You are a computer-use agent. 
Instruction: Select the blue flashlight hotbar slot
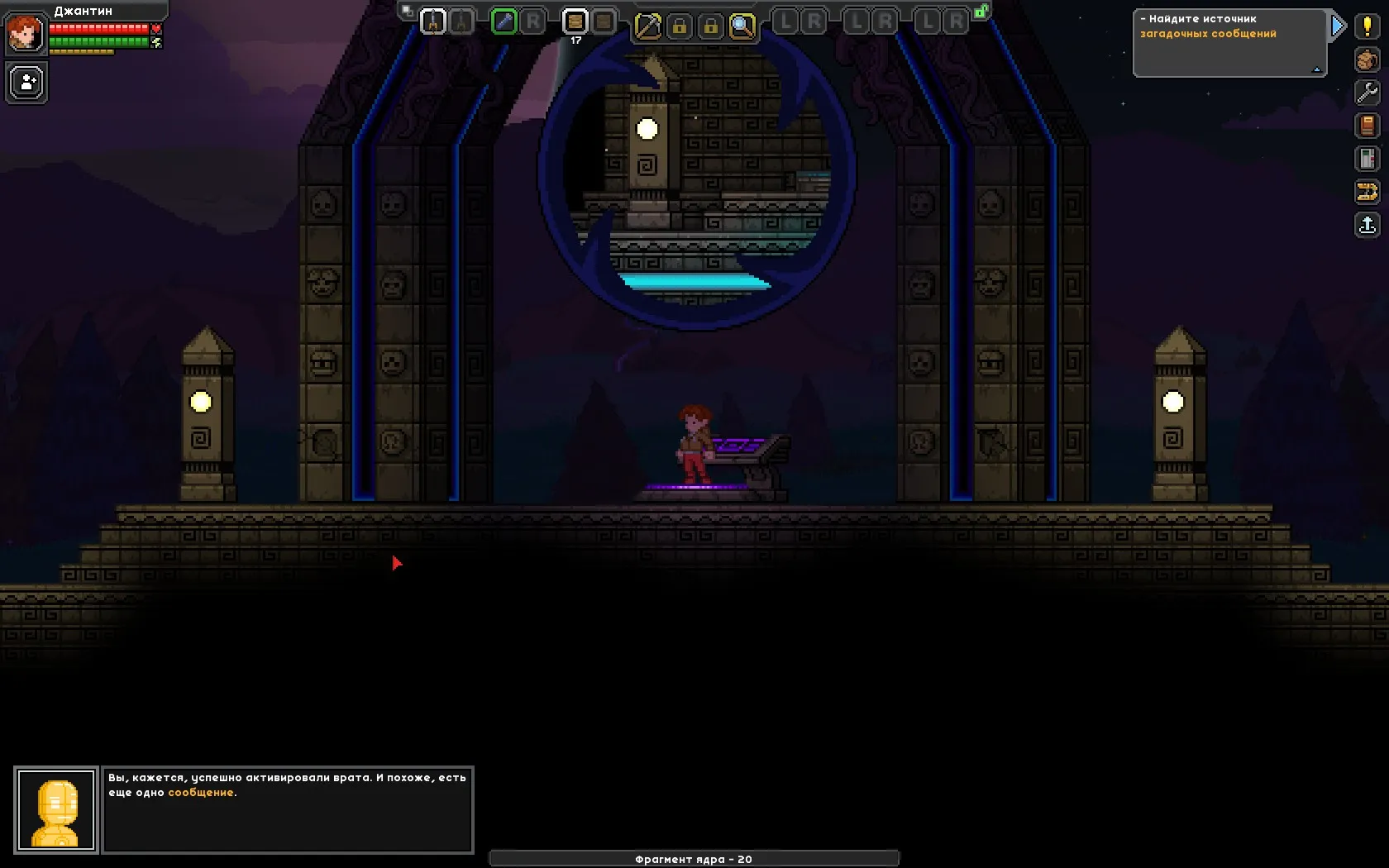(504, 21)
